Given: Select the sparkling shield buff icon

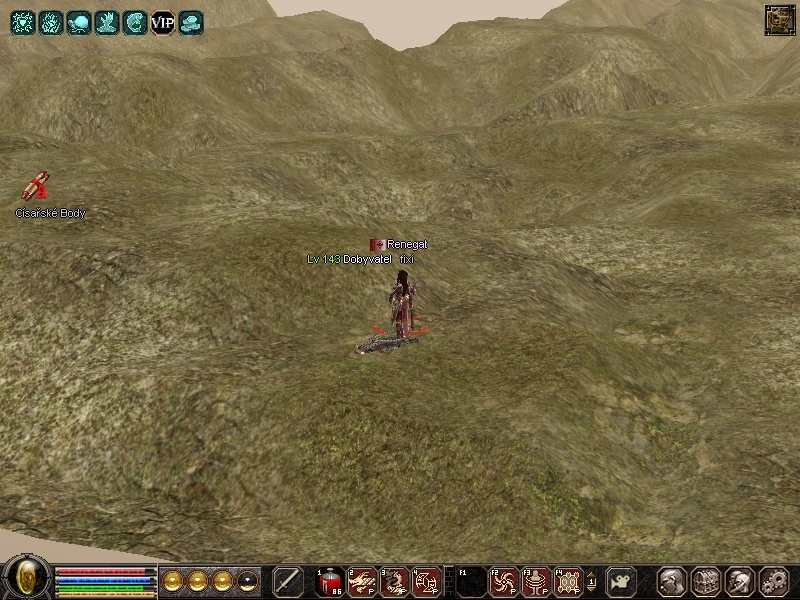Looking at the screenshot, I should coord(22,22).
